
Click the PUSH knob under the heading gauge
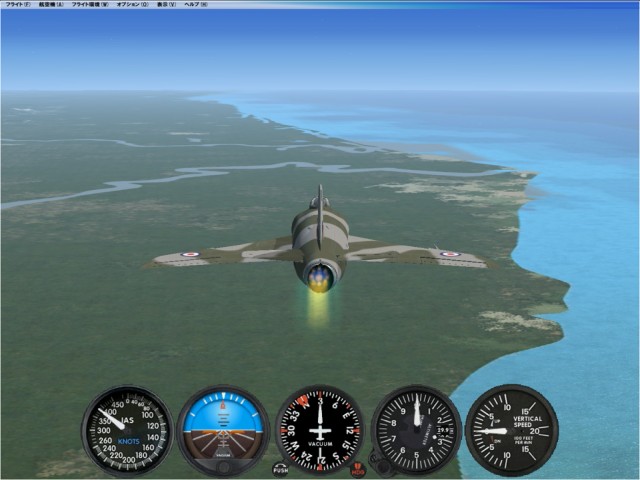(280, 468)
